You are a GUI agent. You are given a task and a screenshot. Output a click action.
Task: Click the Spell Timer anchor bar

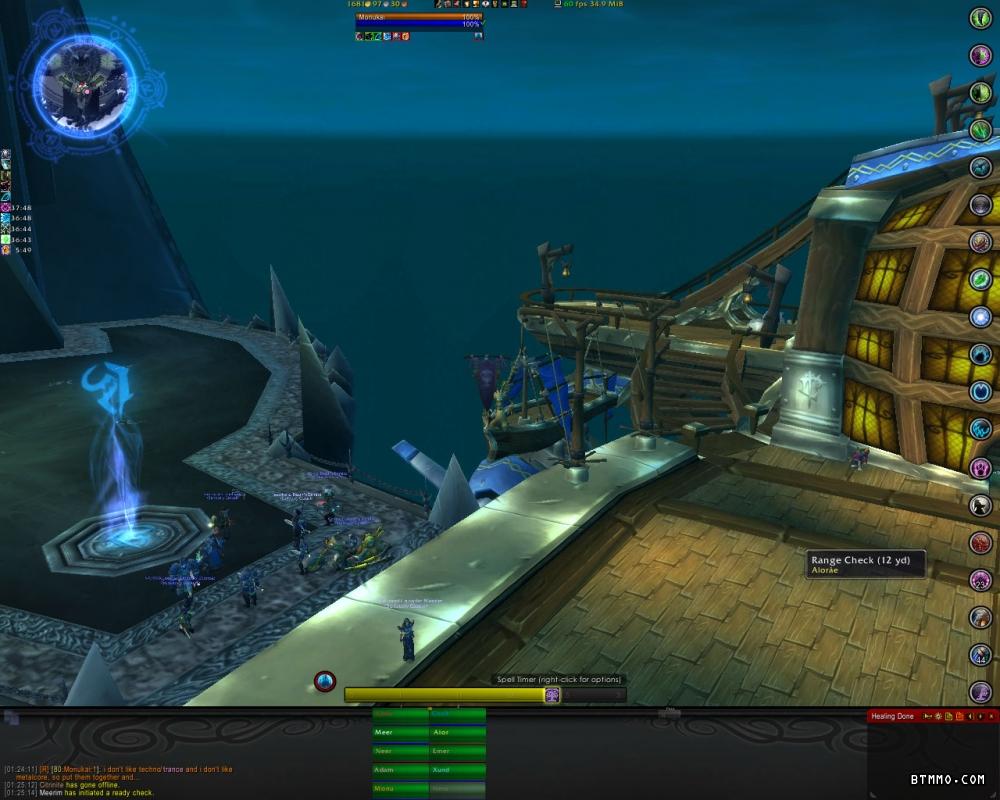pyautogui.click(x=448, y=695)
